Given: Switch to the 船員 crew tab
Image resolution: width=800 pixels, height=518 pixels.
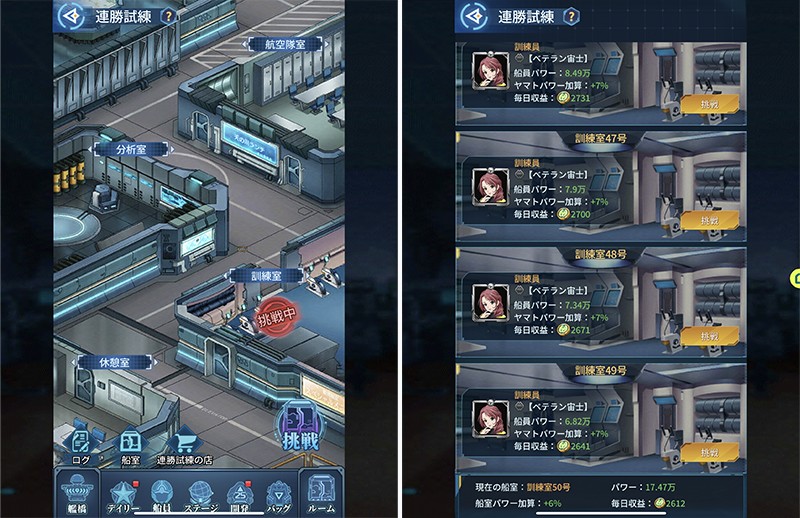Looking at the screenshot, I should tap(161, 493).
